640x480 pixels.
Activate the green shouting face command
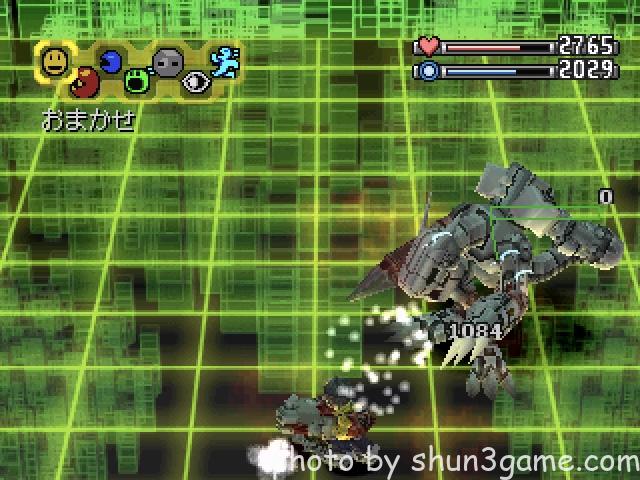[140, 82]
